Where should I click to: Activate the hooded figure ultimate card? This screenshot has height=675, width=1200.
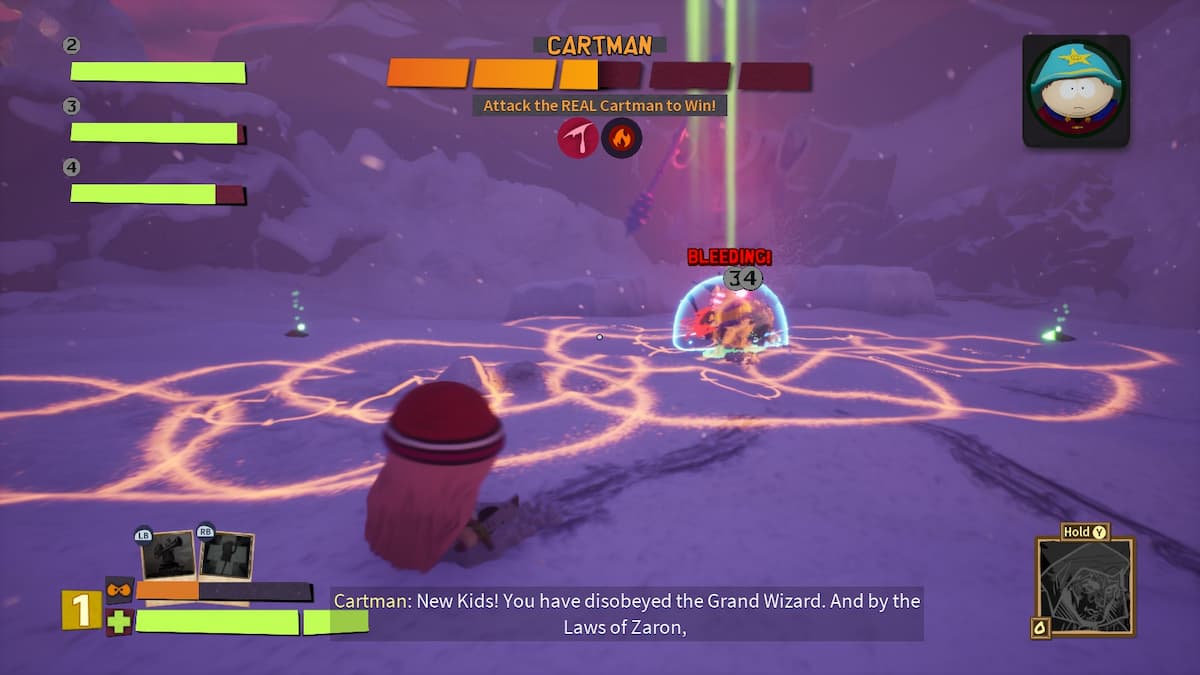click(1085, 586)
